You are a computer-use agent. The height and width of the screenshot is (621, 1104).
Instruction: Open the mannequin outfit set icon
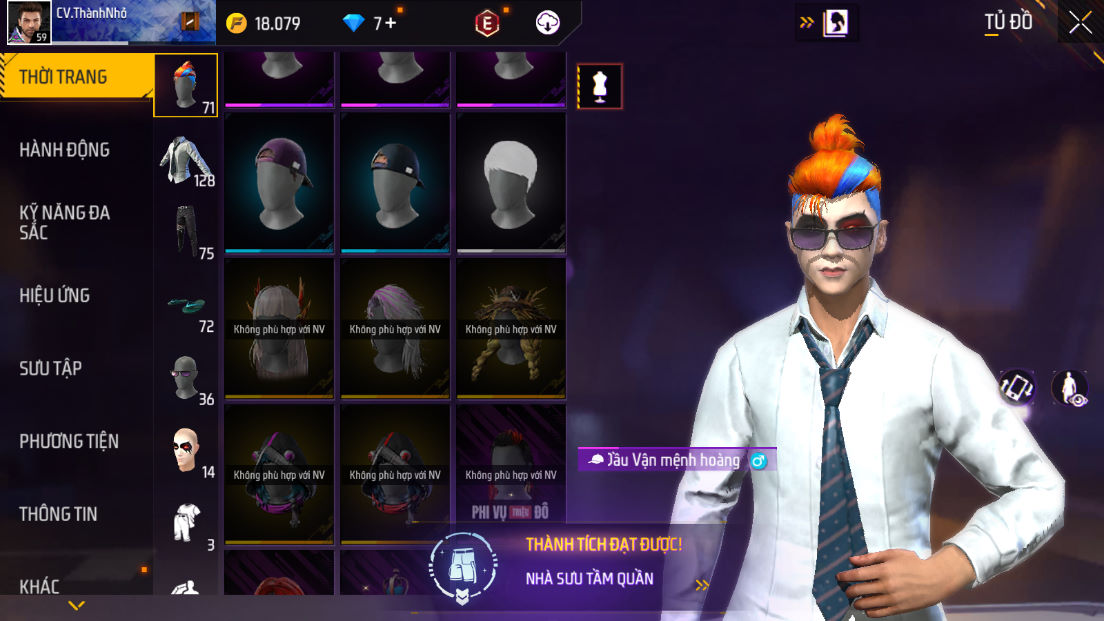tap(600, 86)
